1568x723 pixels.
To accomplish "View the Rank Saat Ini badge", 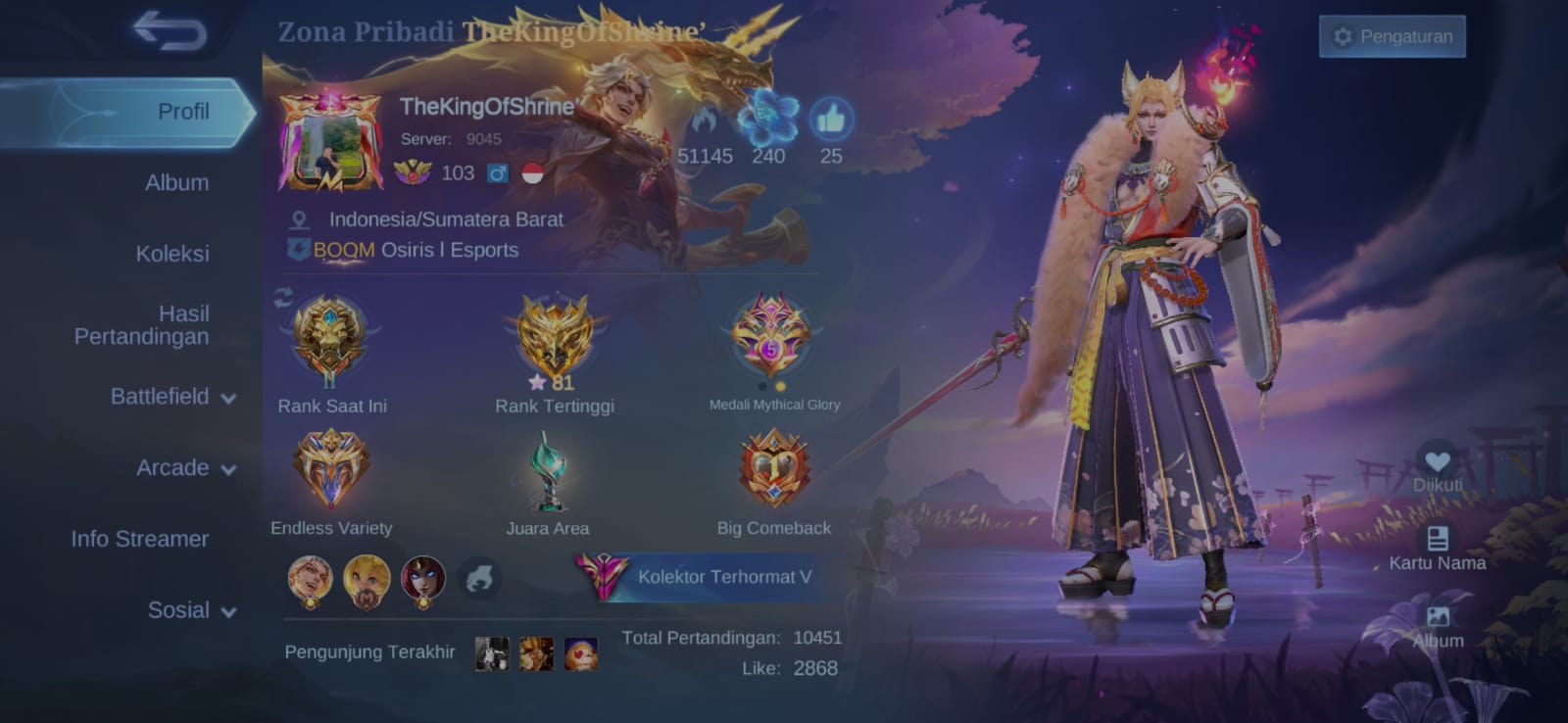I will coord(331,340).
